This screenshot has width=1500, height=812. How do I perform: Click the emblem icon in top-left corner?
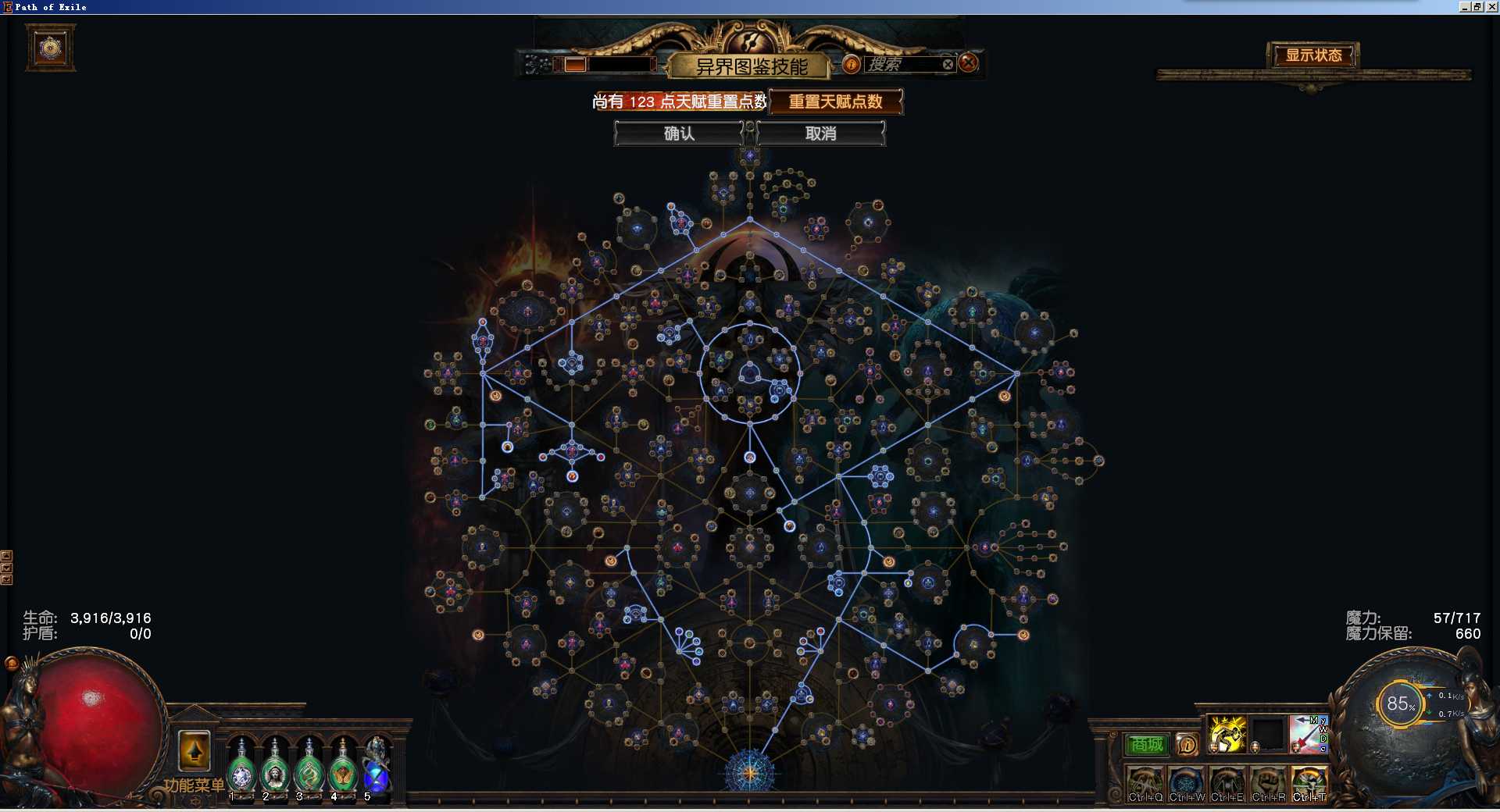[x=51, y=48]
